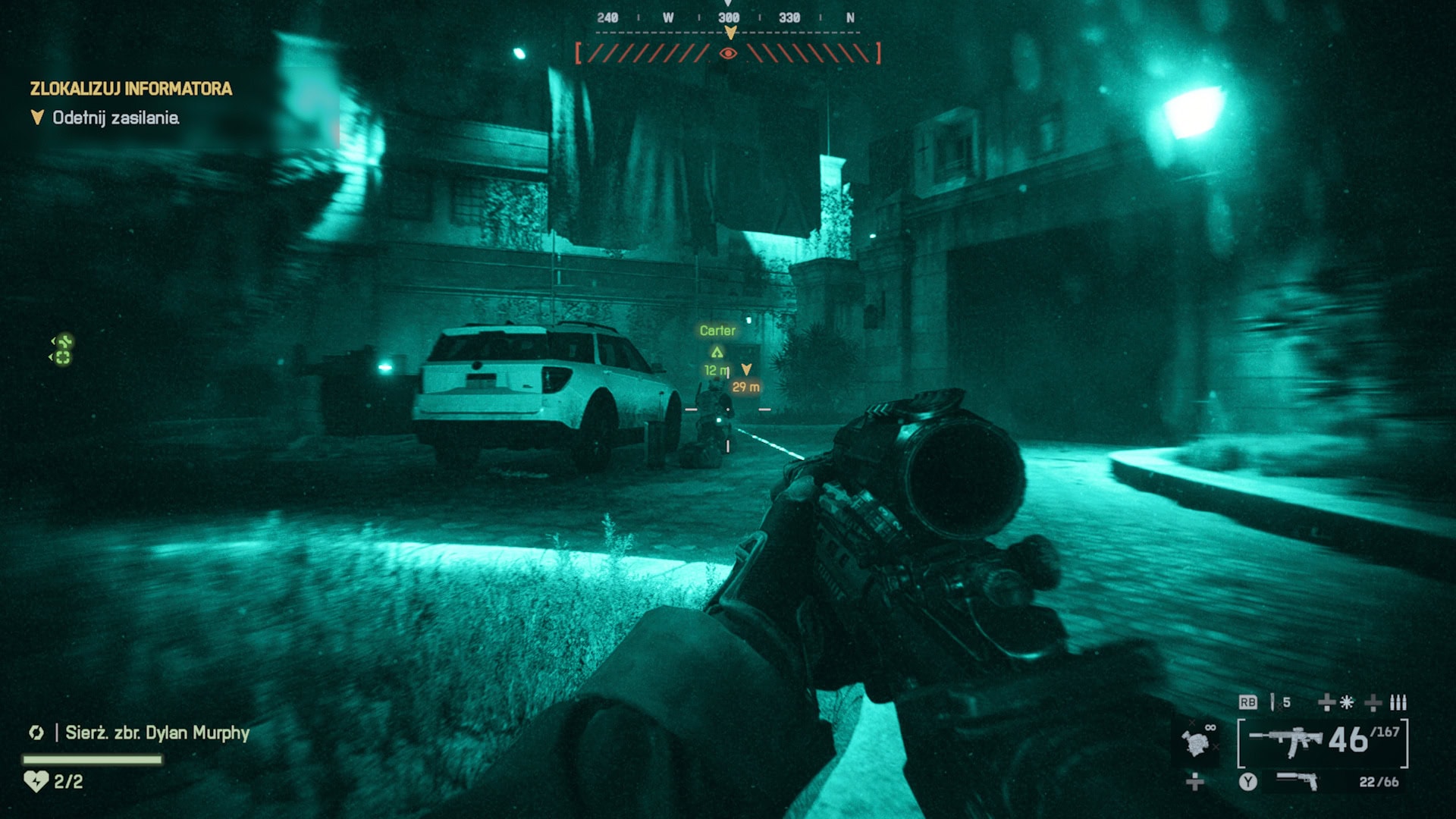Click the chevron above the 12 m marker
Screen dimensions: 1456x819
[717, 351]
